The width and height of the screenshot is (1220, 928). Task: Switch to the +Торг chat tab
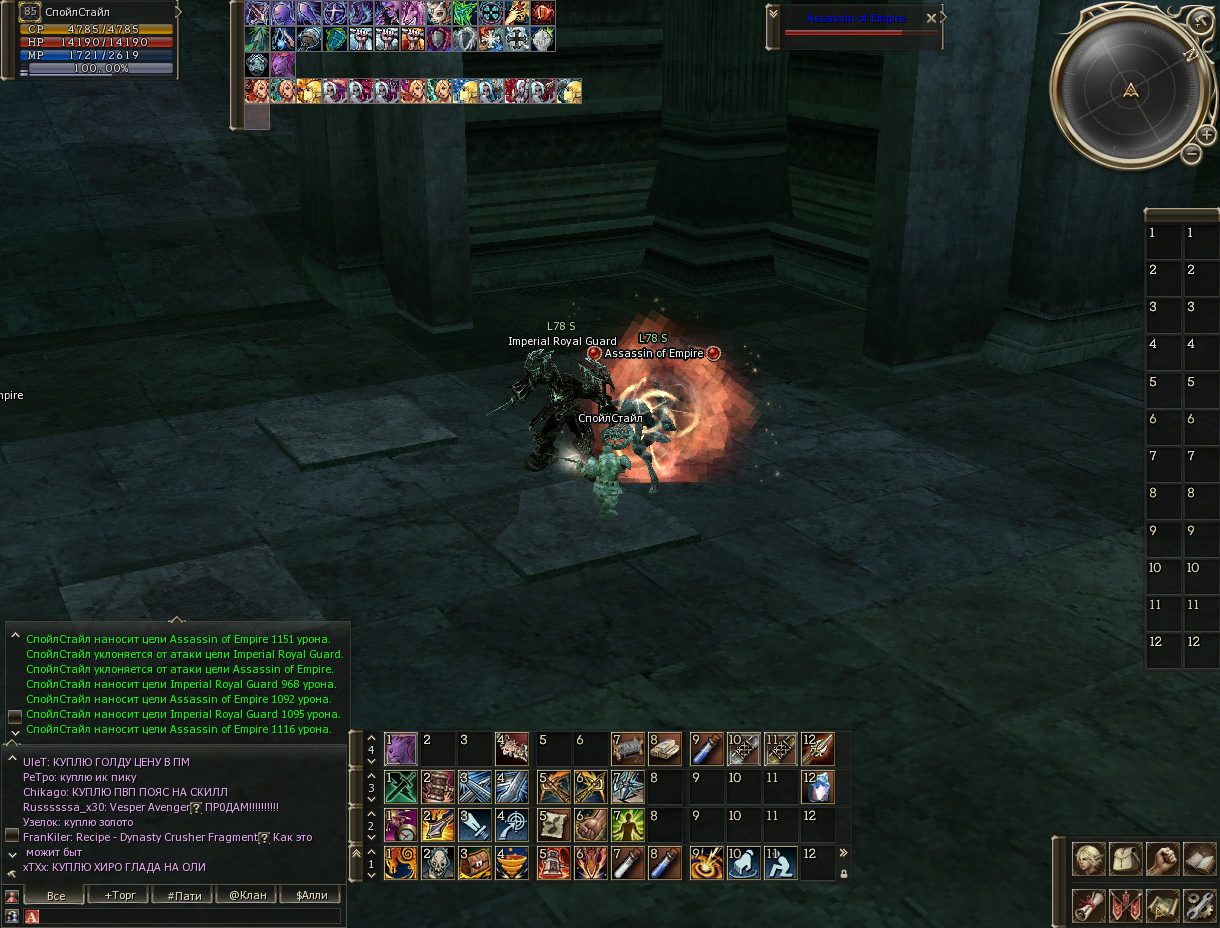coord(120,895)
